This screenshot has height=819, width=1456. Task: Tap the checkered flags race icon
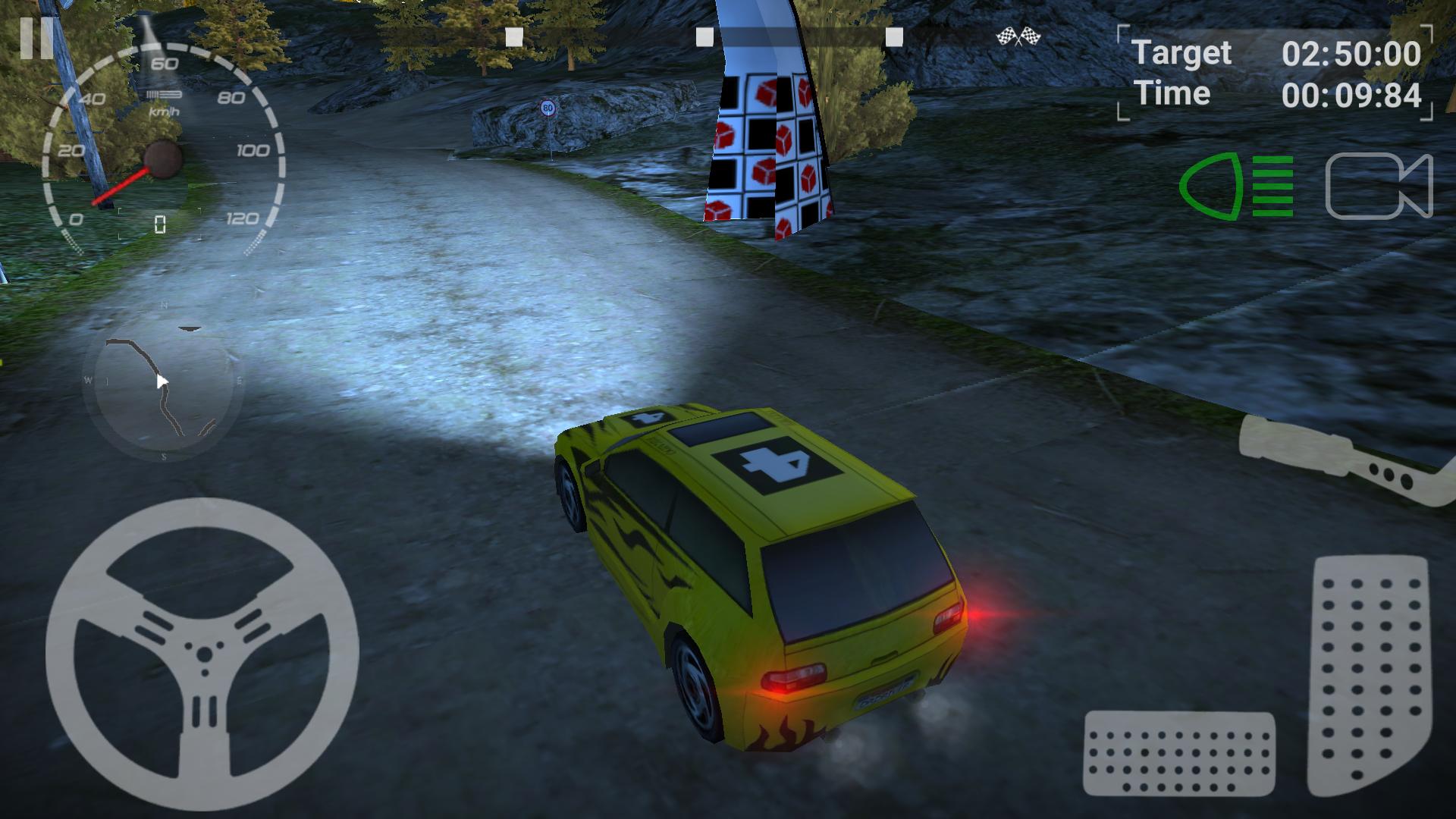click(x=1019, y=34)
